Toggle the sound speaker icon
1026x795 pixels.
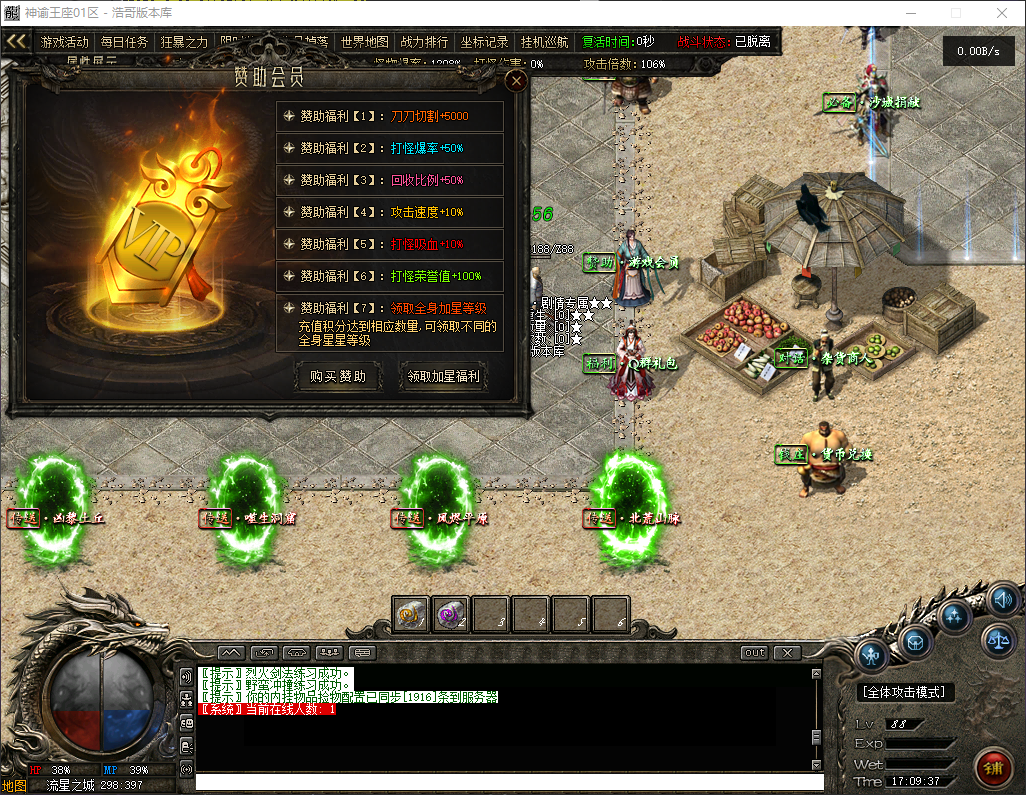(x=1003, y=599)
